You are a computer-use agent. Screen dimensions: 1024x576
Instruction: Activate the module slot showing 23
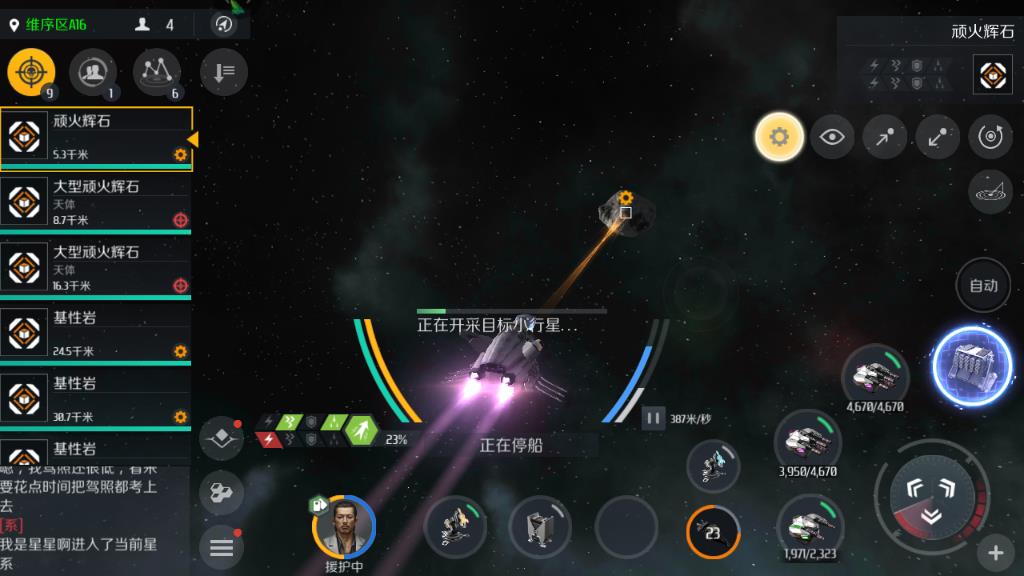coord(714,531)
